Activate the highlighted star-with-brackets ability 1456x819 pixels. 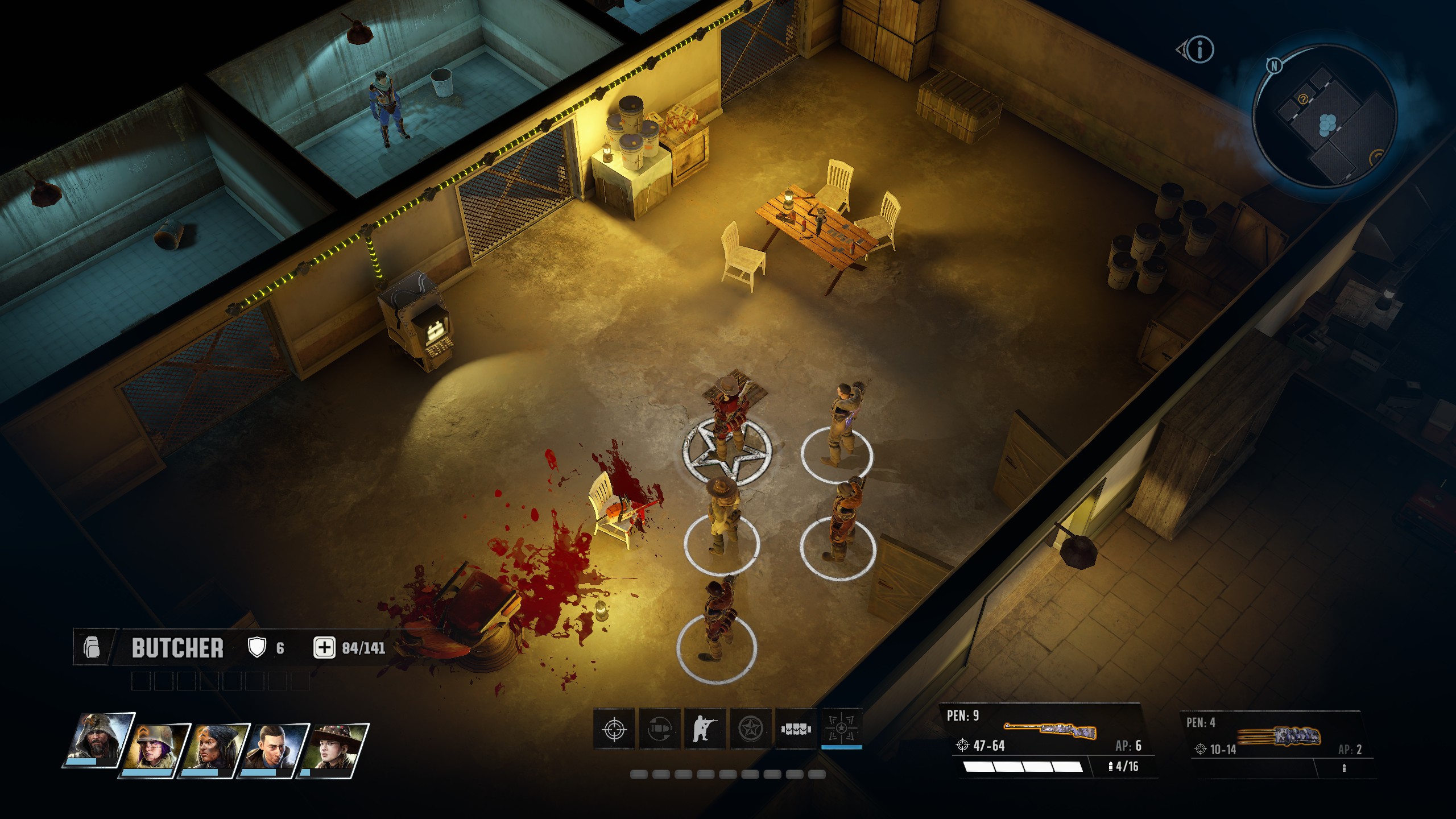tap(842, 729)
